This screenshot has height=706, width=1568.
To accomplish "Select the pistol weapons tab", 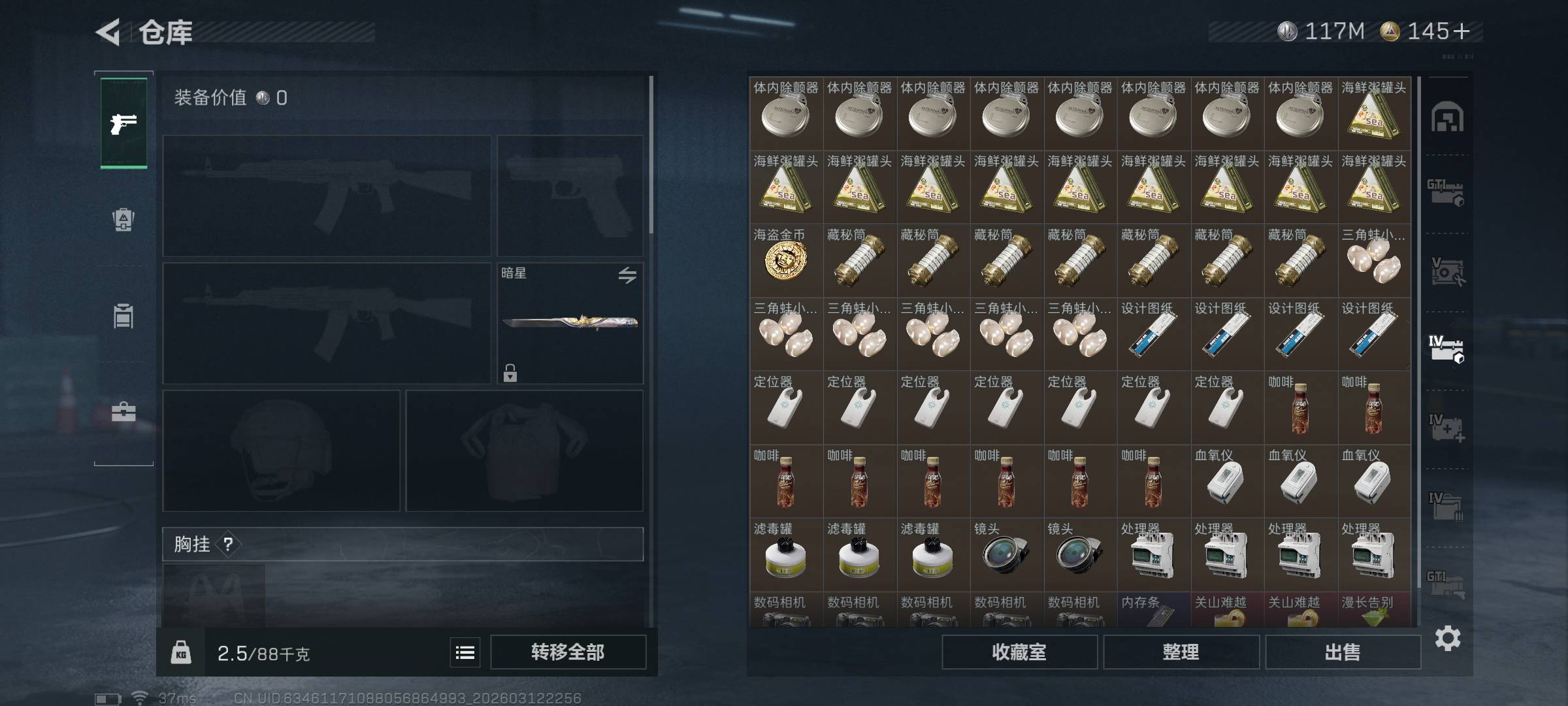I will [123, 123].
